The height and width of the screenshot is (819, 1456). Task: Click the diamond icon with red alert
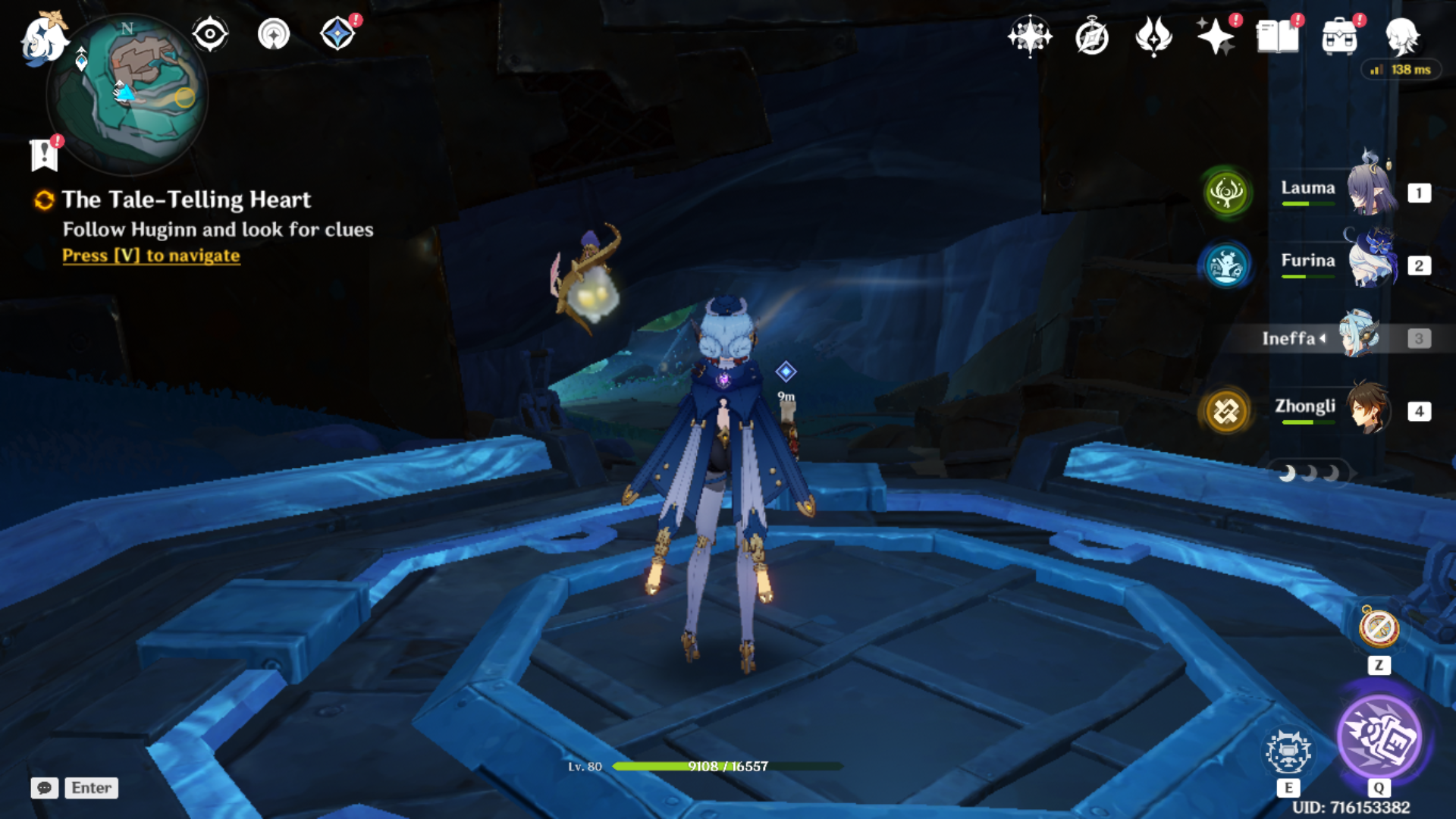tap(337, 34)
